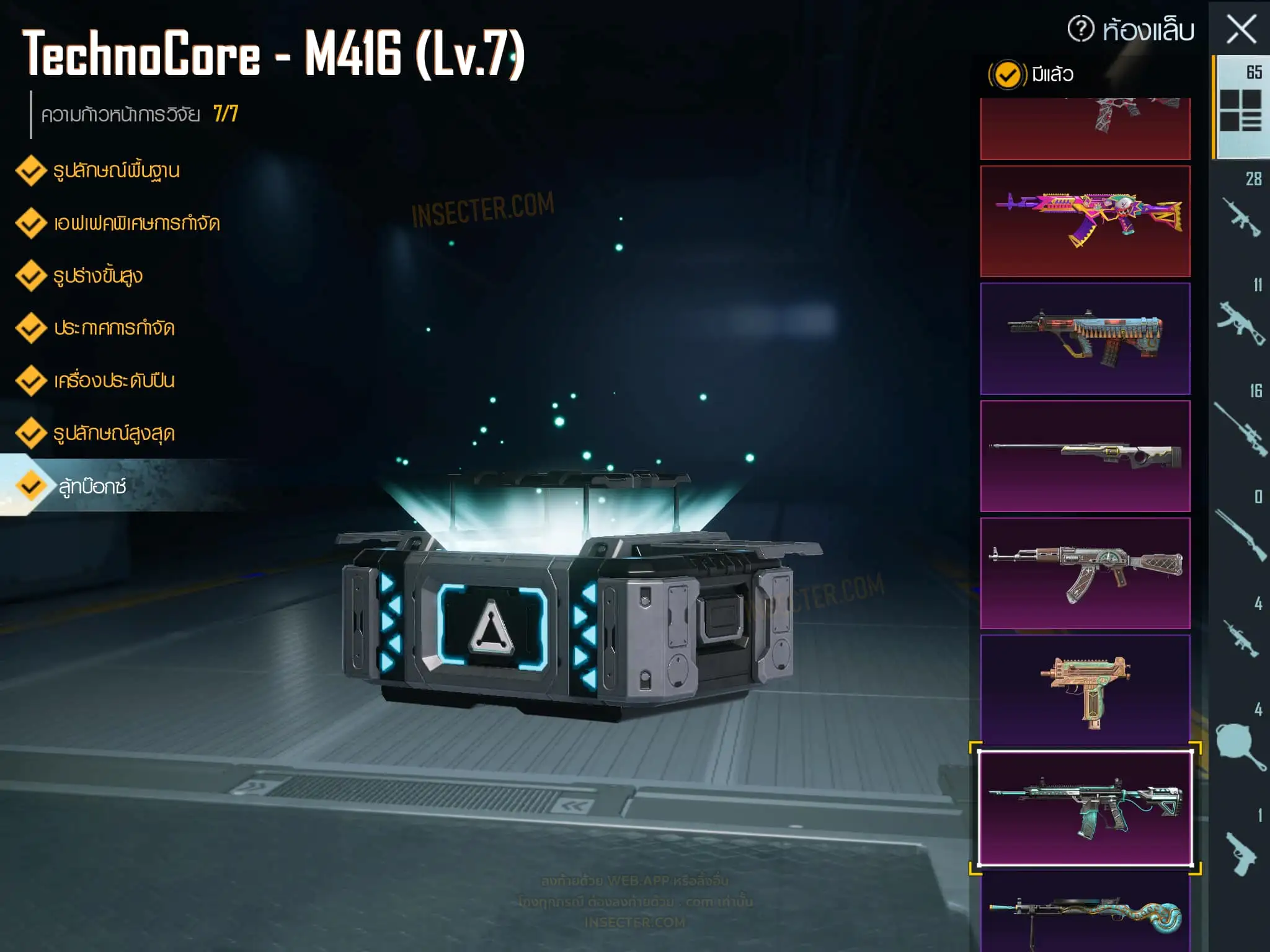The image size is (1270, 952).
Task: Select the ลู้ทบ๊อกซ์ loot box entry
Action: point(92,487)
